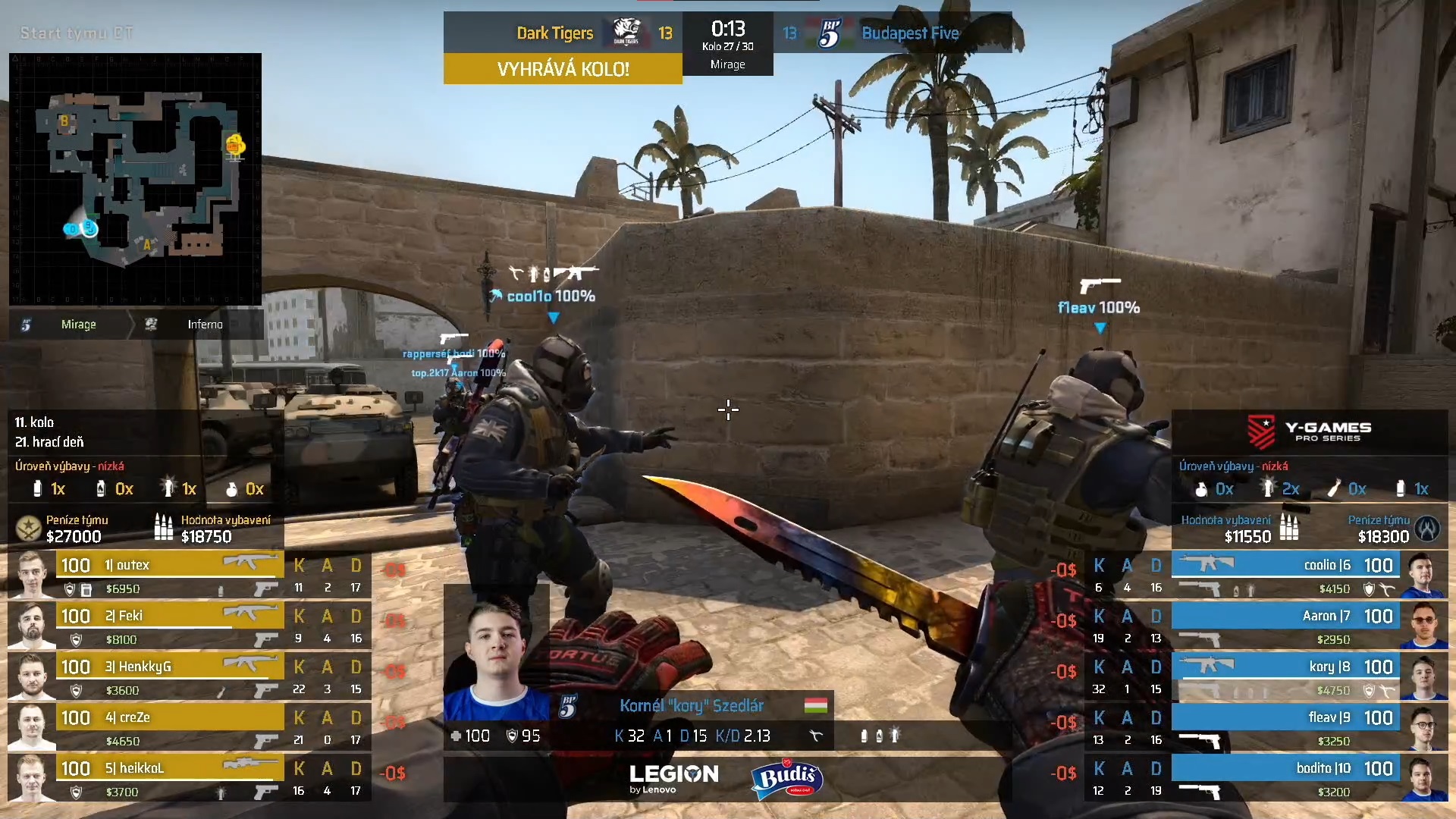The height and width of the screenshot is (819, 1456).
Task: Click the Mirage map entry
Action: [78, 325]
